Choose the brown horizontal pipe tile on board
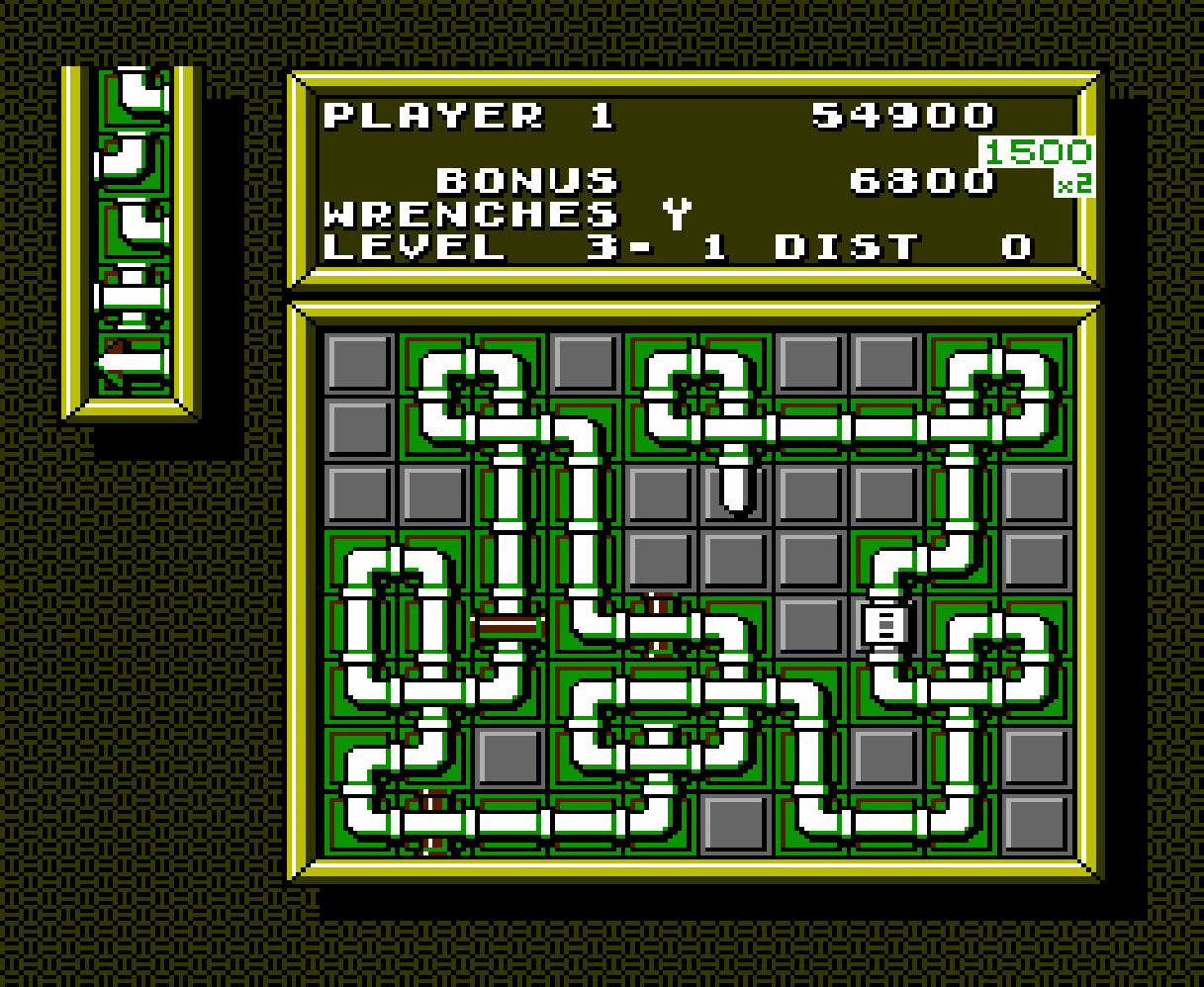 pyautogui.click(x=509, y=626)
